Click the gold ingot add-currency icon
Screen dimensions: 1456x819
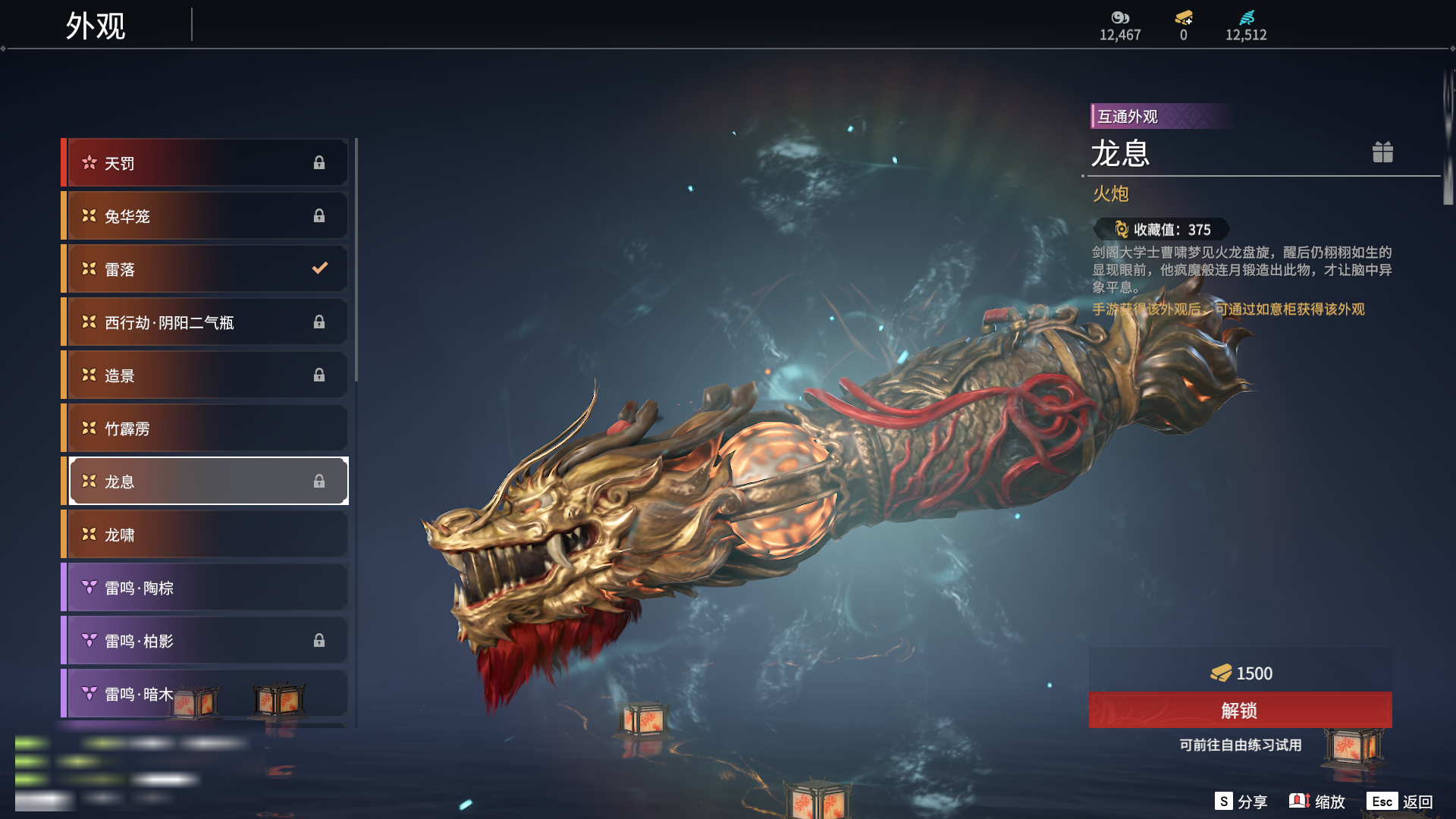[1184, 18]
